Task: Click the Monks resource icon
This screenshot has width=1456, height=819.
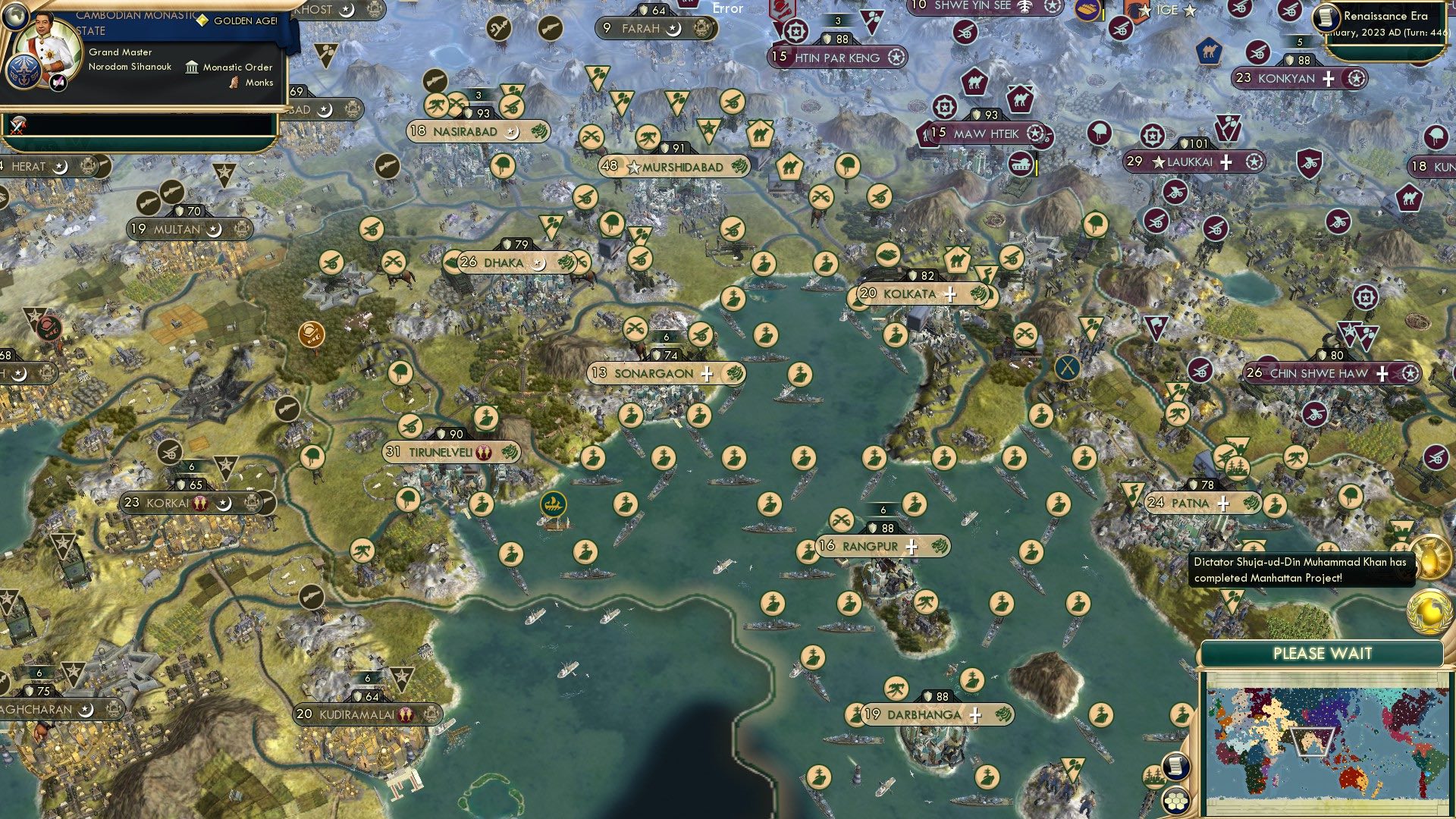Action: (x=234, y=84)
